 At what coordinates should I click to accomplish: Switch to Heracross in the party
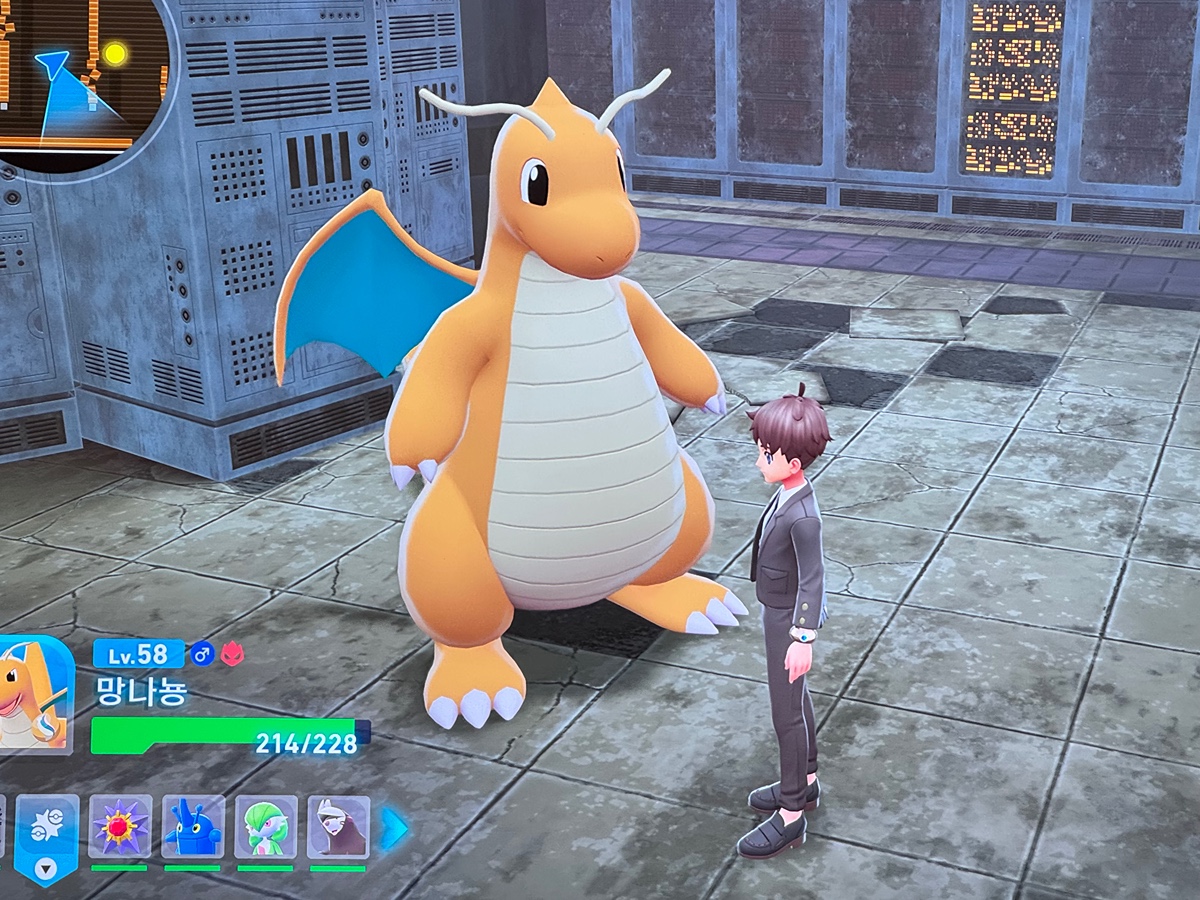193,827
